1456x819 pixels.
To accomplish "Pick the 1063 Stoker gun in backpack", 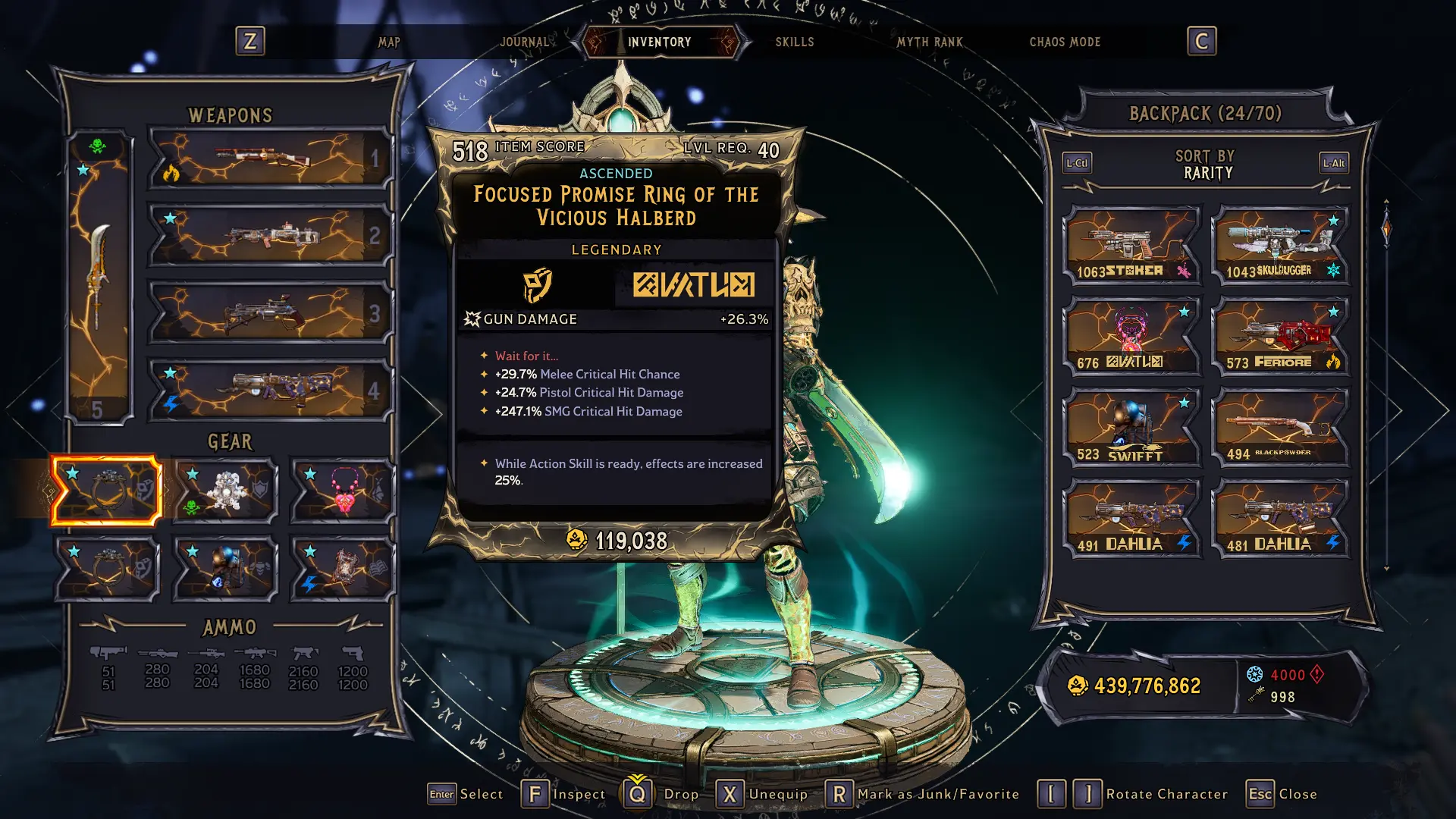I will pyautogui.click(x=1131, y=245).
